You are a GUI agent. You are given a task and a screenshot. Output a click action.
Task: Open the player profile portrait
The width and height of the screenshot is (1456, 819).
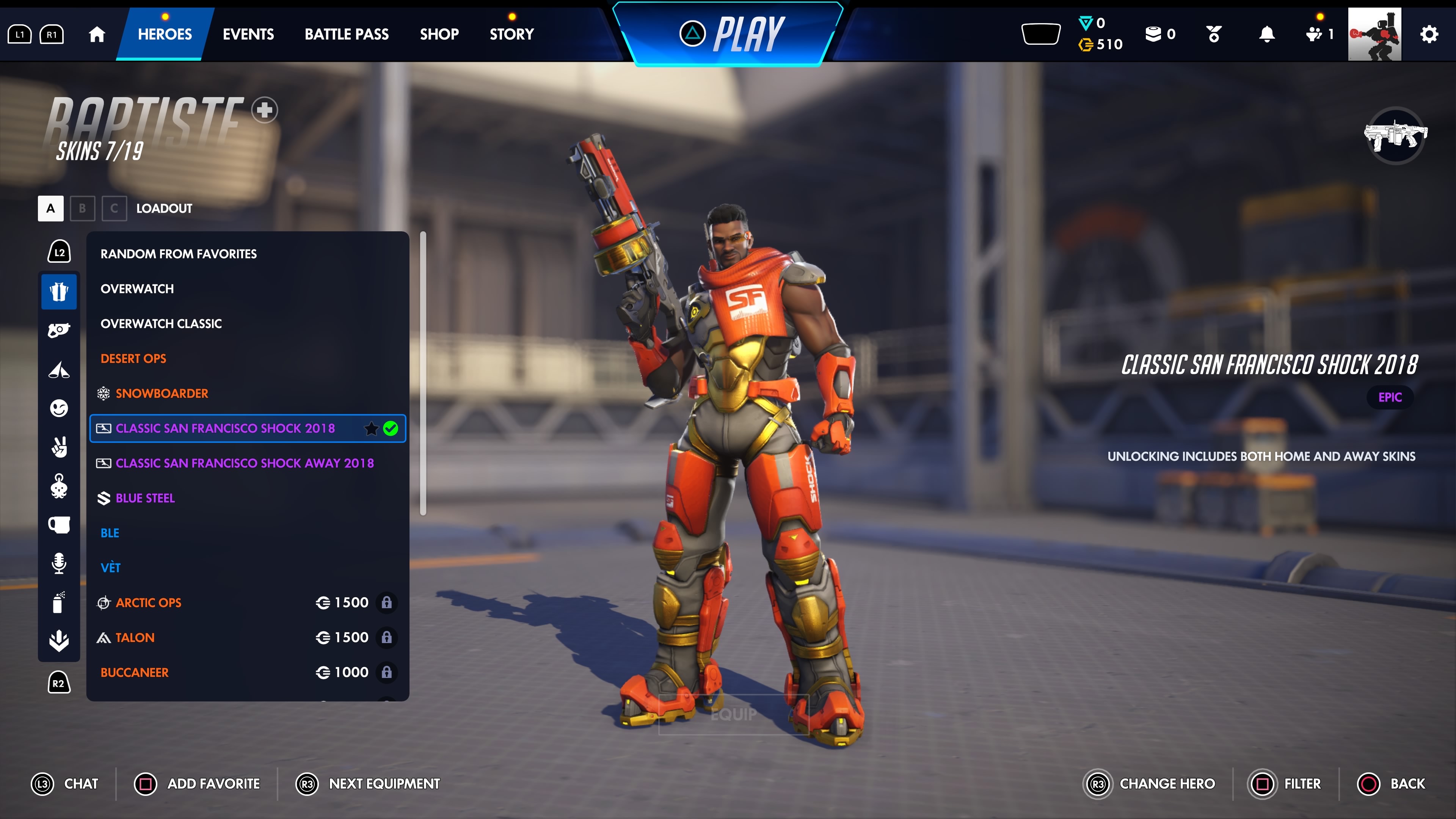click(1374, 34)
